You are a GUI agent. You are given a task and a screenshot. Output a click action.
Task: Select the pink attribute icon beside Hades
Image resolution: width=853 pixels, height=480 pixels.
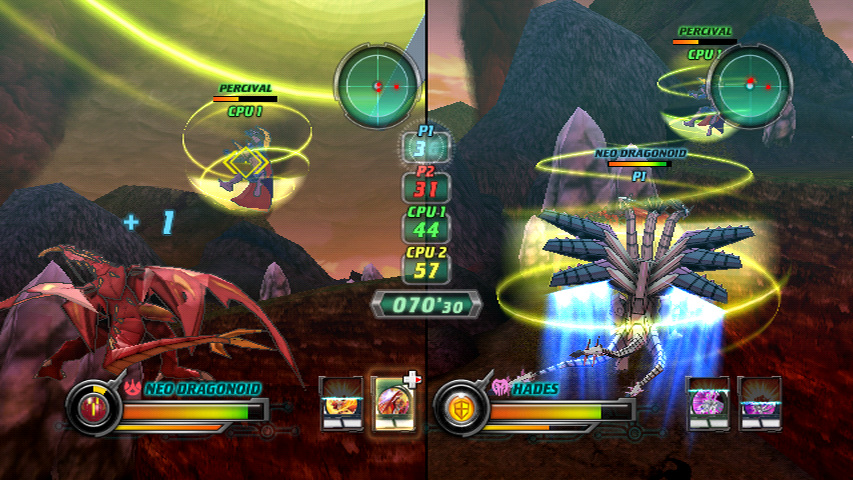tap(501, 386)
